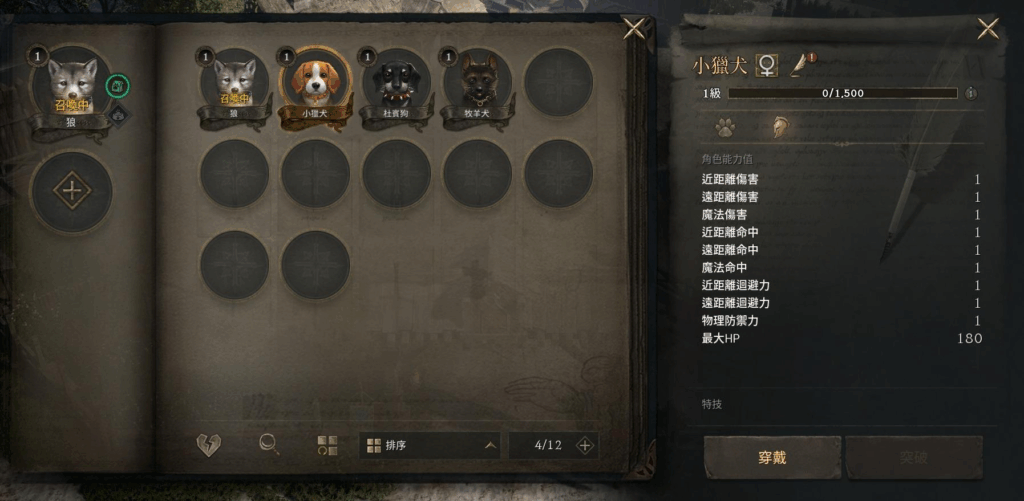
Task: Select the 牧羊犬 shepherd dog pet
Action: pos(477,82)
